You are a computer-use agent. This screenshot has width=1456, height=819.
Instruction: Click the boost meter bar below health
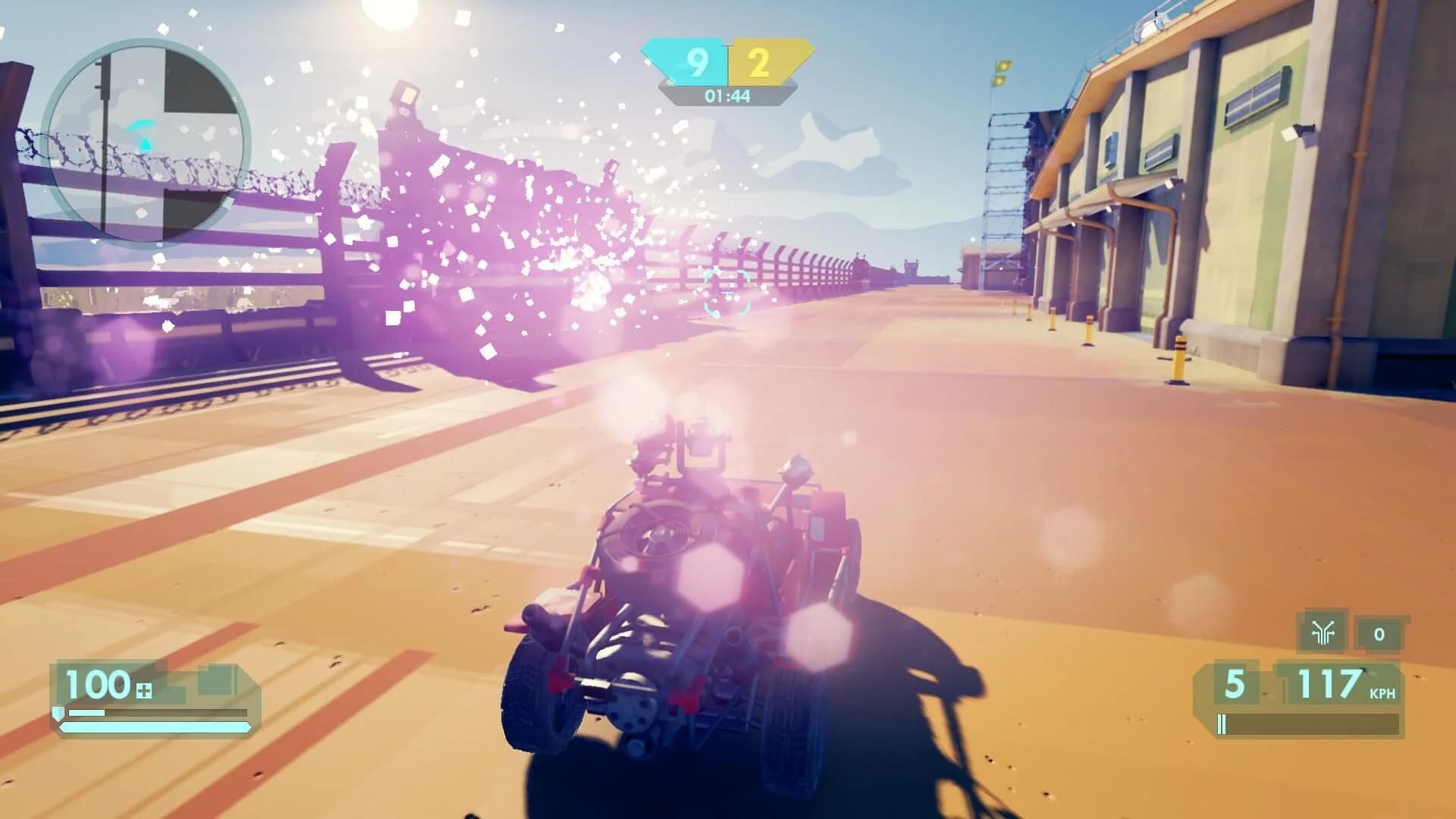tap(152, 713)
